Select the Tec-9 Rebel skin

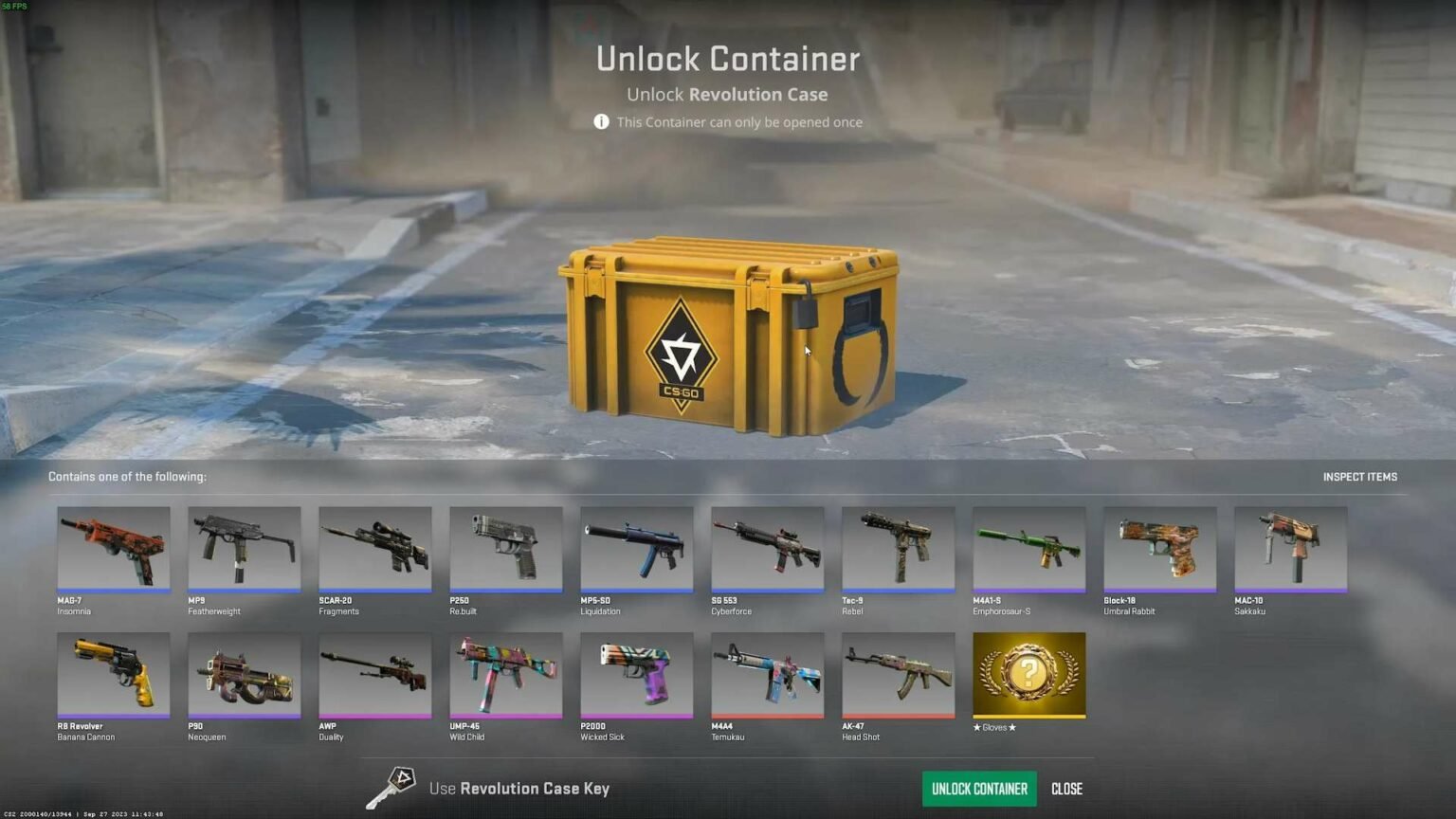[x=898, y=550]
